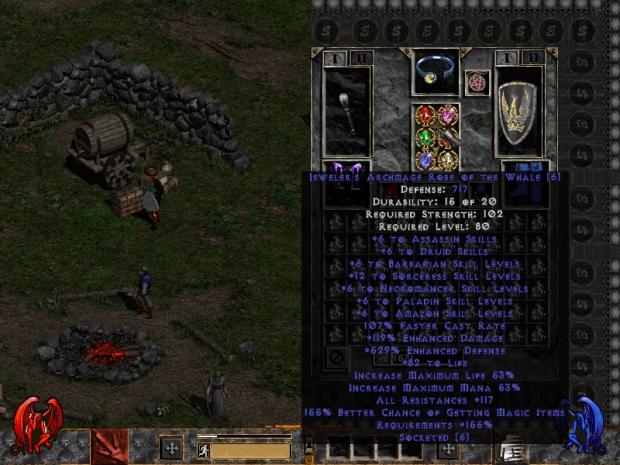Pick up the pentagram amulet
Viewport: 620px width, 465px height.
476,81
